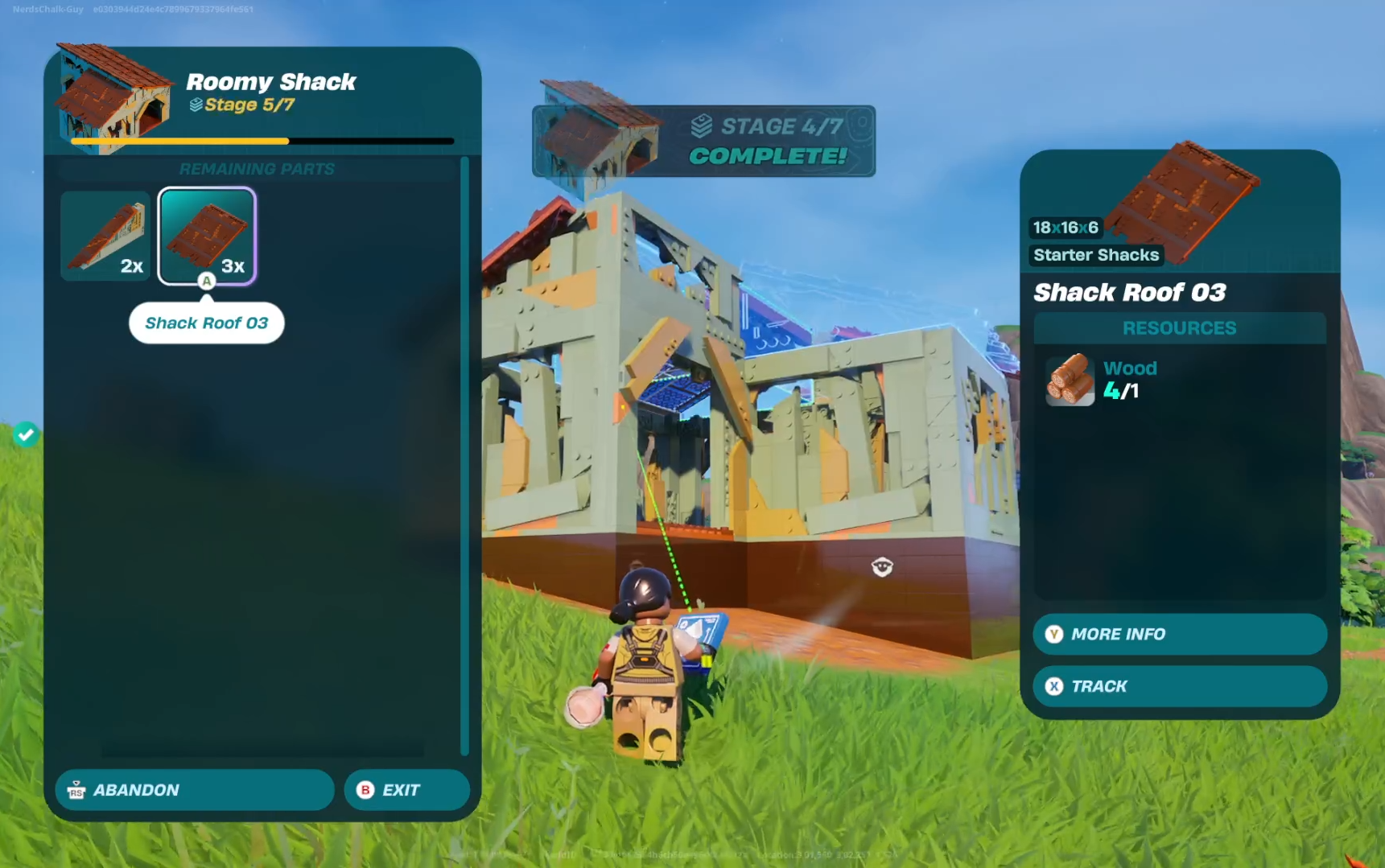Click the remaining parts list scrollbar

tap(464, 455)
